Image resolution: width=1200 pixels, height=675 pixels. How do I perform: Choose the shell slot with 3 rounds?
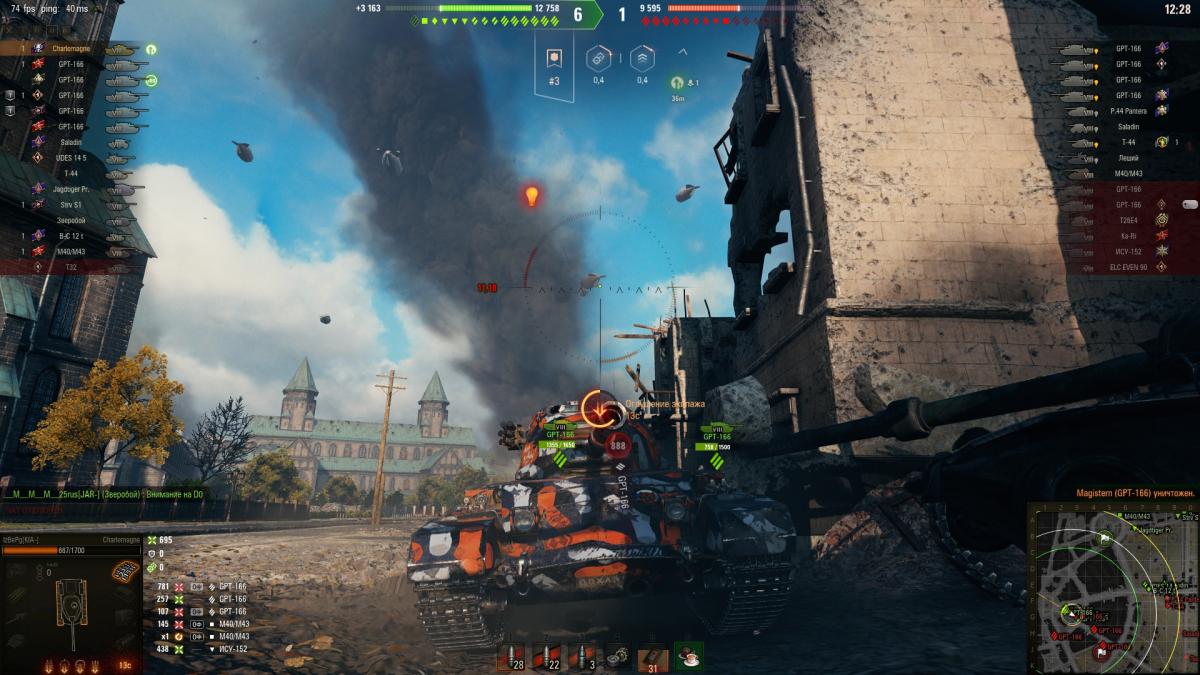pyautogui.click(x=583, y=657)
